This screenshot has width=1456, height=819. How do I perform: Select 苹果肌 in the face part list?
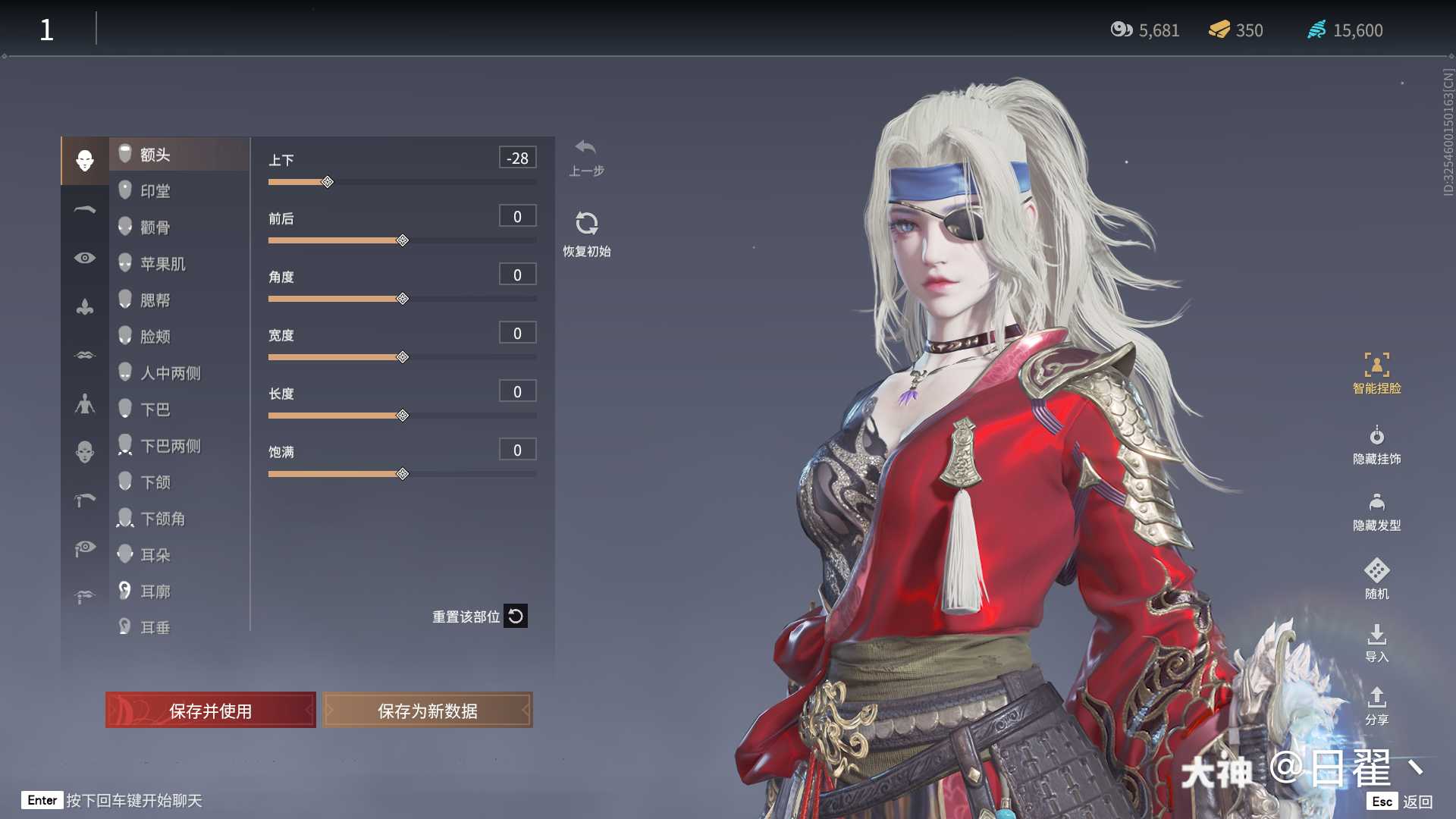click(x=162, y=264)
